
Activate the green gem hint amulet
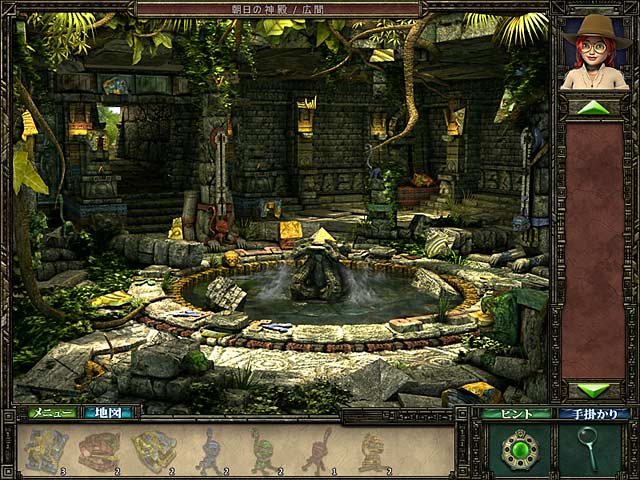click(x=520, y=449)
